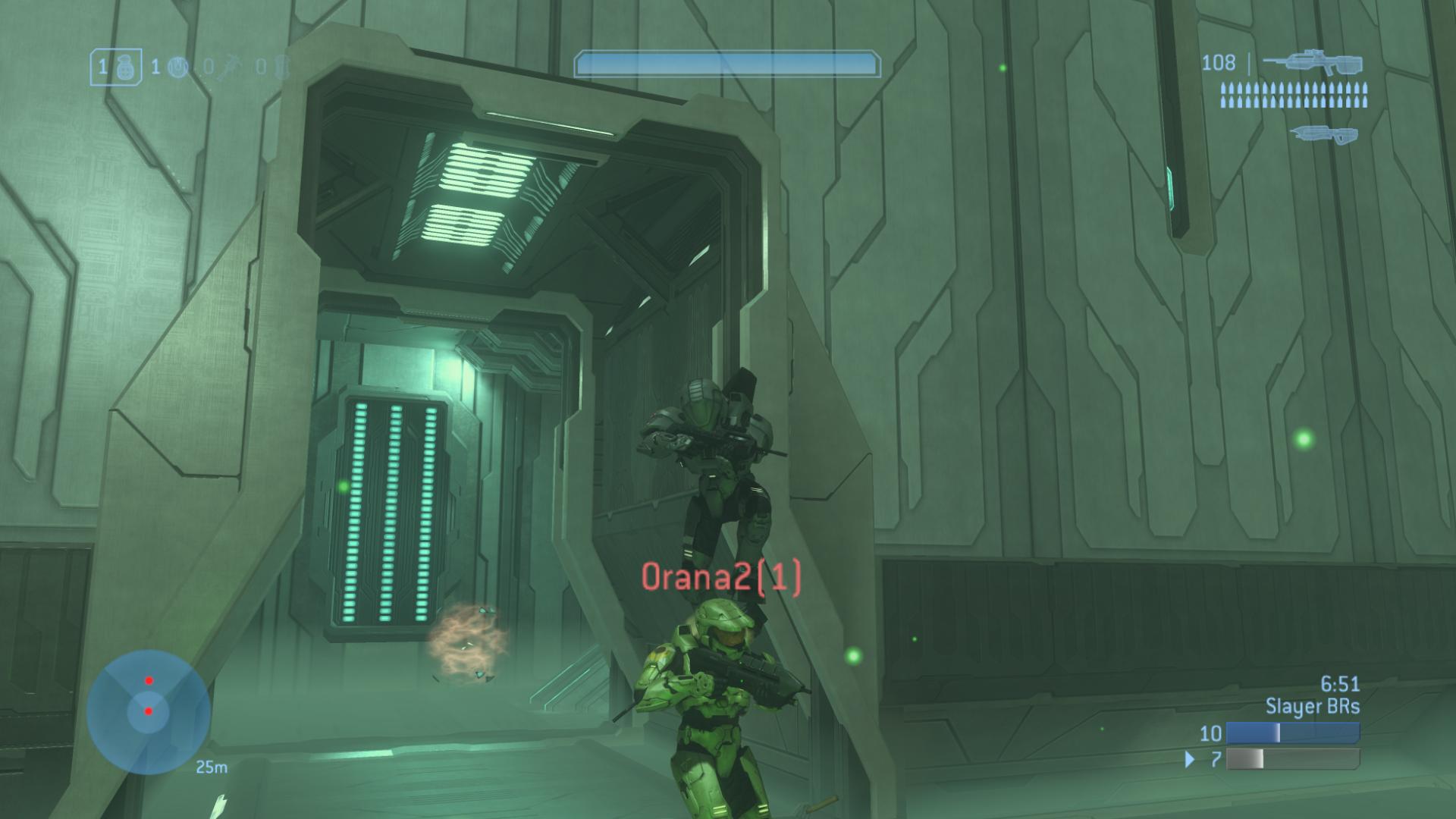Toggle the highlighted frag grenade selection box

[x=115, y=67]
